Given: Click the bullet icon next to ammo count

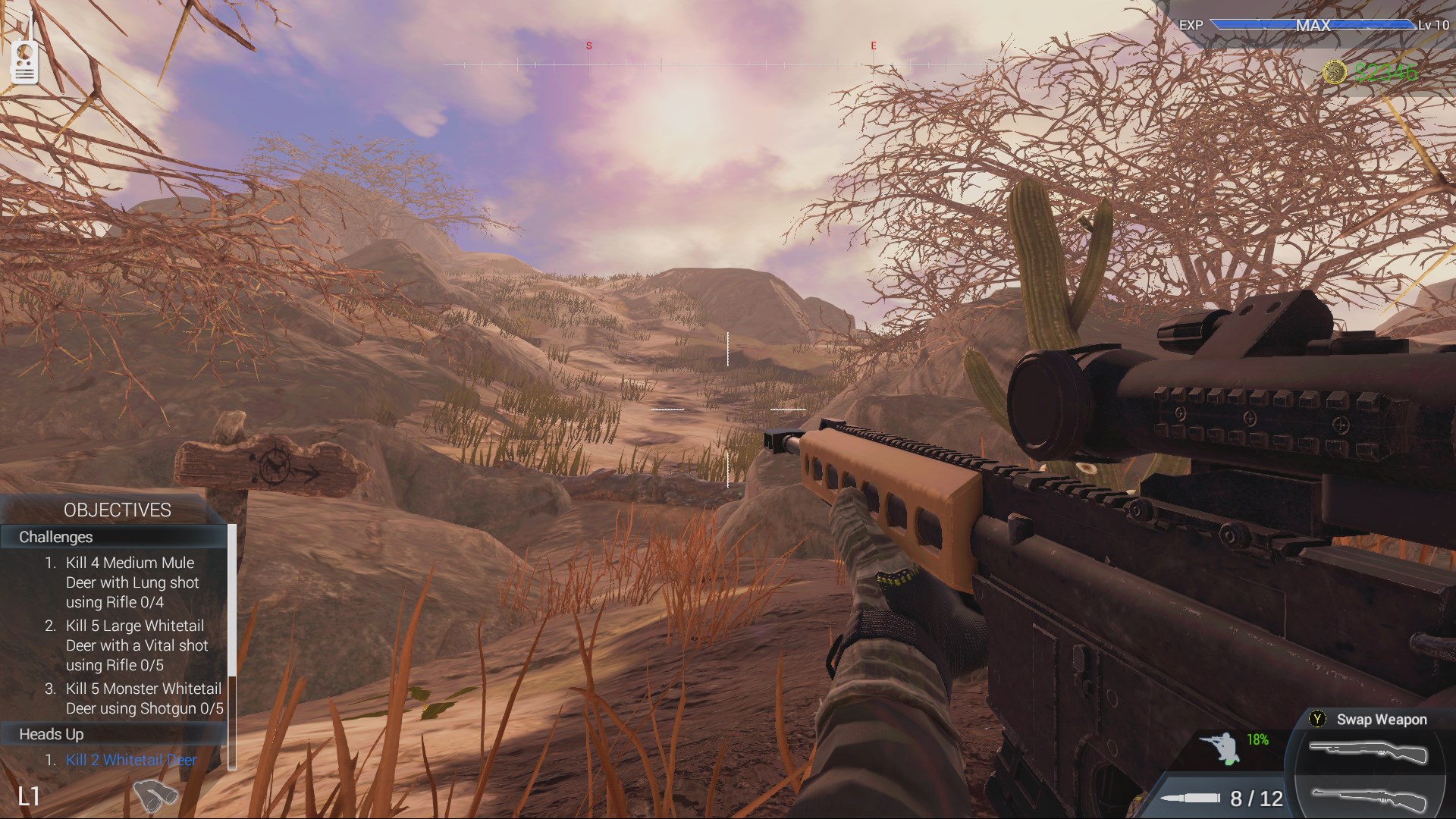Looking at the screenshot, I should coord(1191,799).
